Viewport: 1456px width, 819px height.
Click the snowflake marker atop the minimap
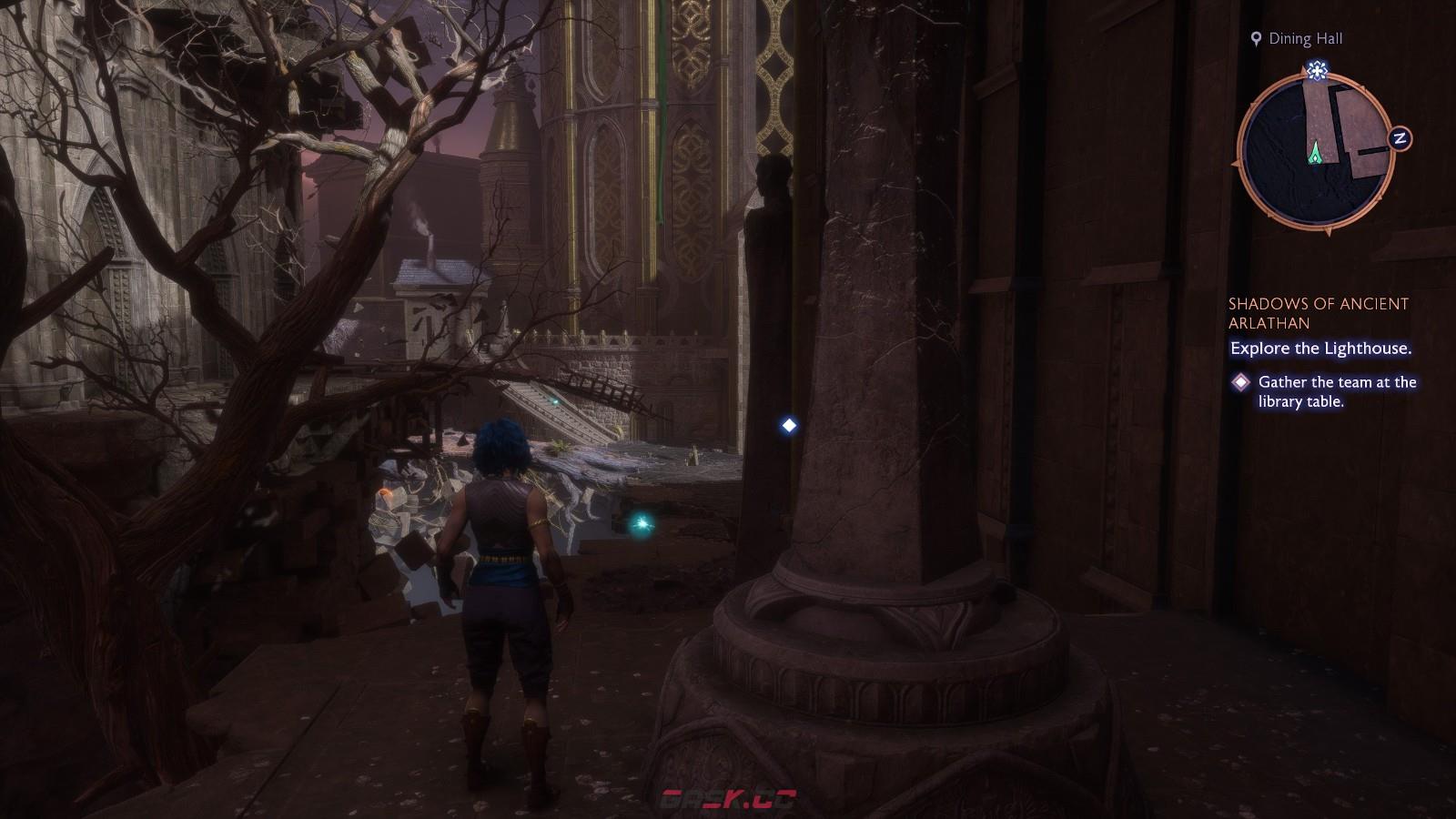(x=1315, y=70)
